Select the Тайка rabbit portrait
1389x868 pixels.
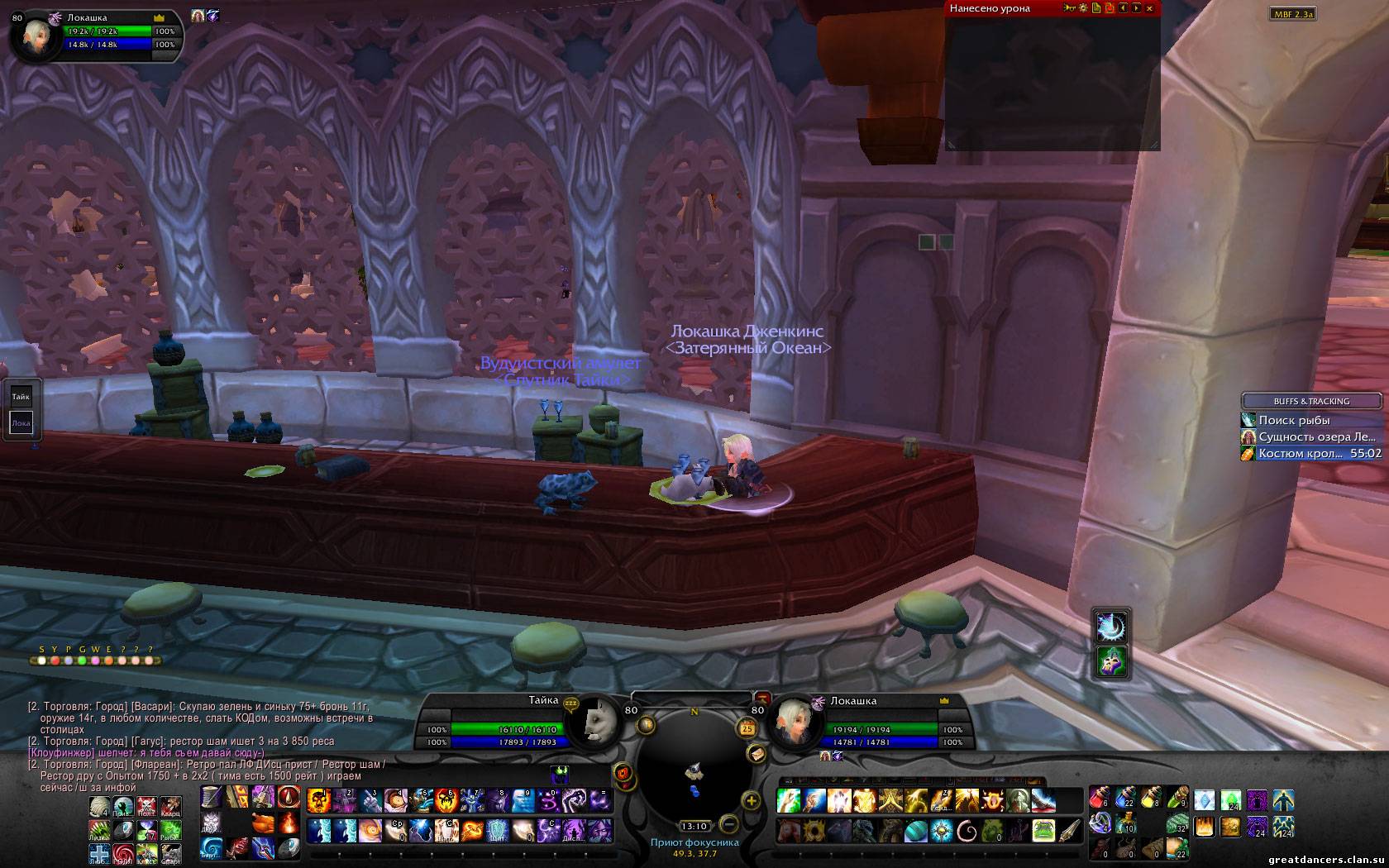(597, 721)
